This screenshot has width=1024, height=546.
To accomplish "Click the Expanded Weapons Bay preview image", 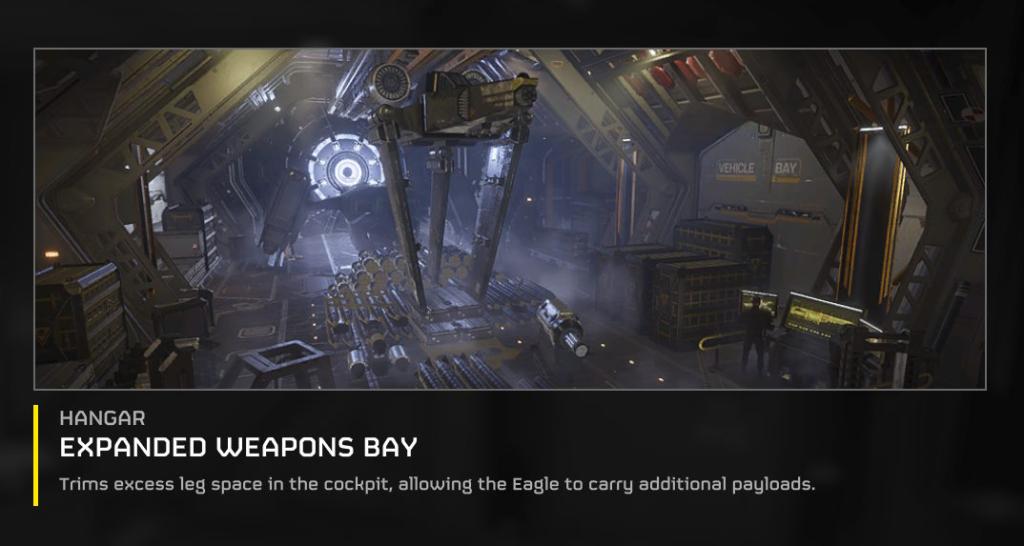I will [x=510, y=219].
